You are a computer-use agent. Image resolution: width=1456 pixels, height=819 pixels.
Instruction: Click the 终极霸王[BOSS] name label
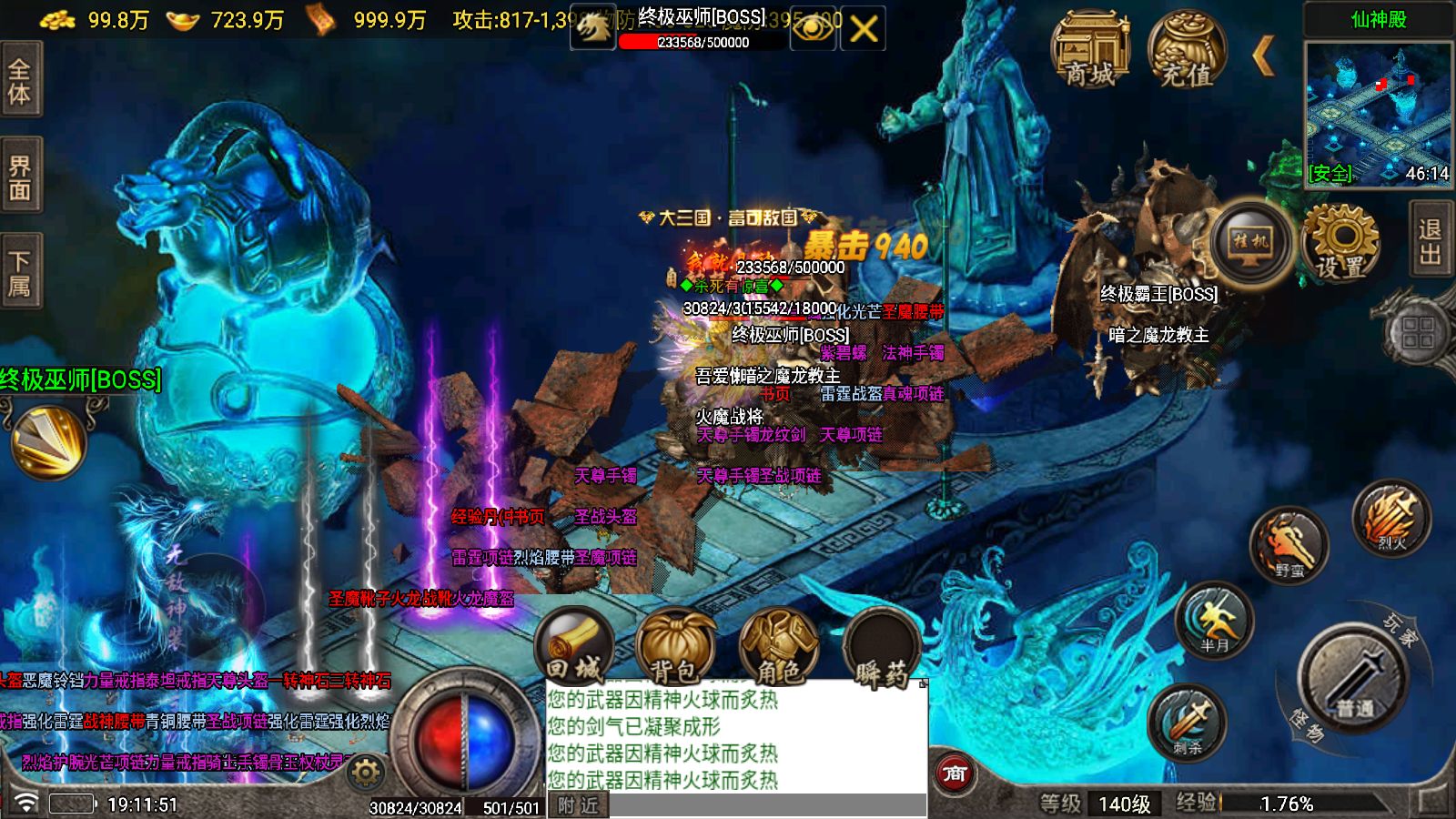[1158, 293]
